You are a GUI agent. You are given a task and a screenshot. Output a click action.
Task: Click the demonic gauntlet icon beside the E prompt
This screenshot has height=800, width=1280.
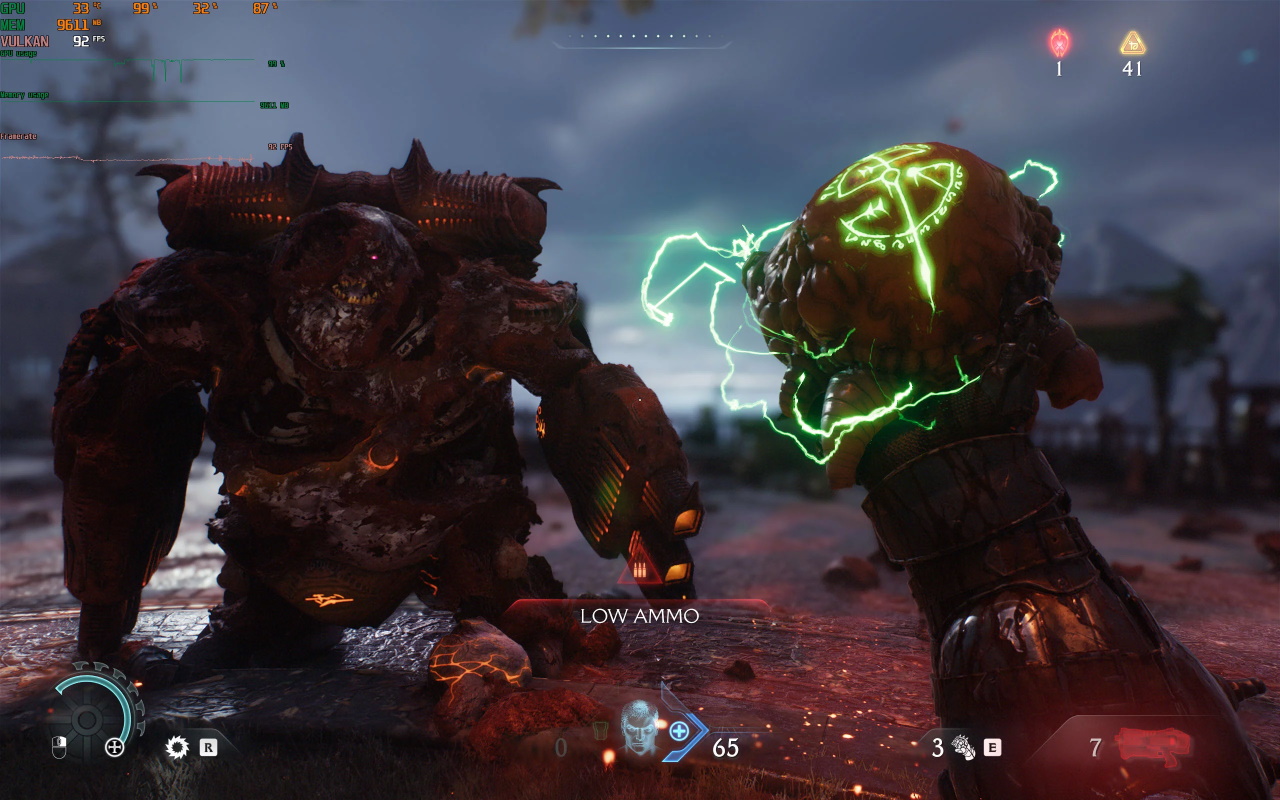point(964,746)
